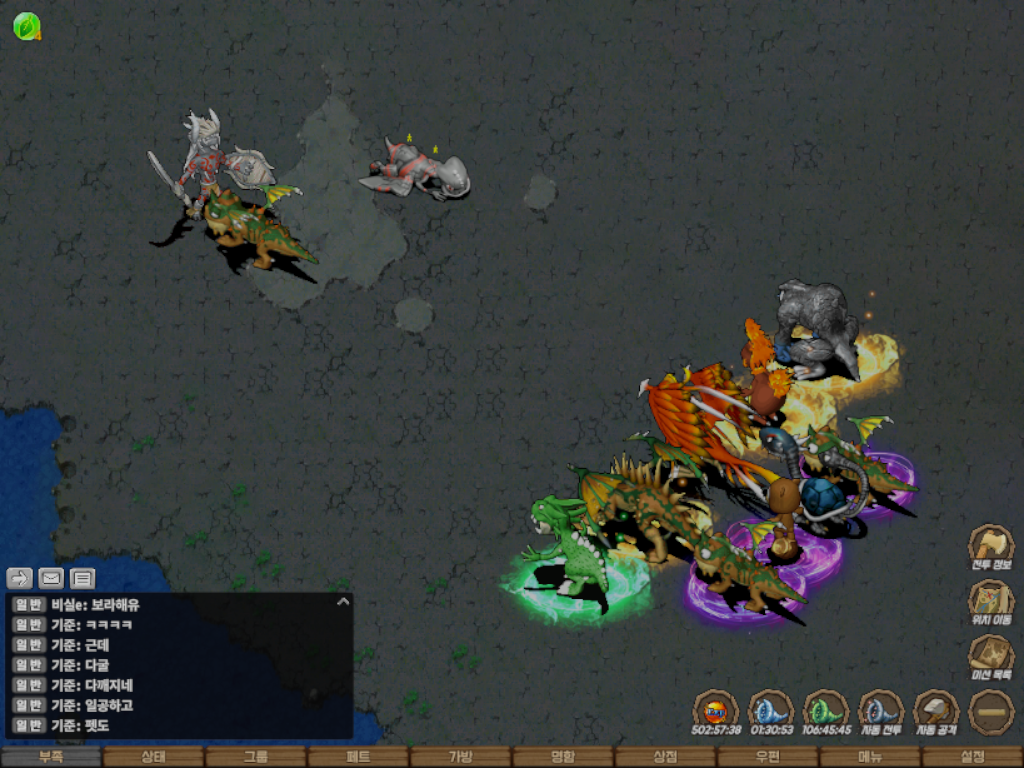1024x768 pixels.
Task: Toggle 자동 공격 (auto attack) hammer icon
Action: pyautogui.click(x=936, y=712)
